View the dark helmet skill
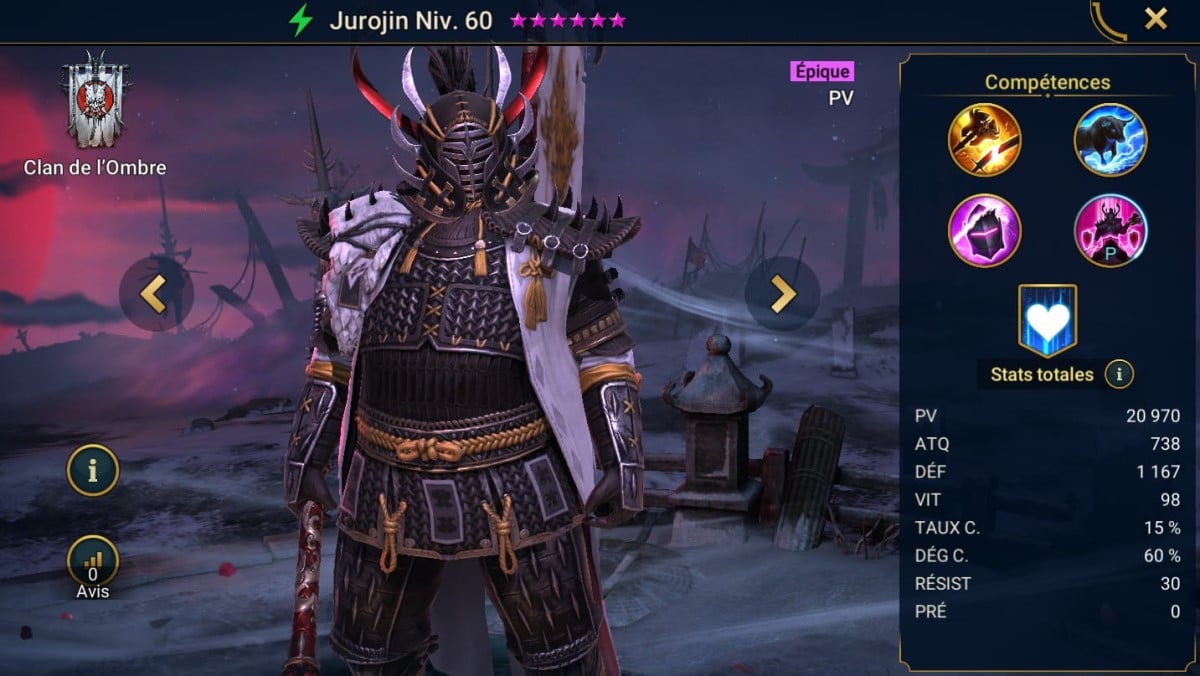 point(984,230)
